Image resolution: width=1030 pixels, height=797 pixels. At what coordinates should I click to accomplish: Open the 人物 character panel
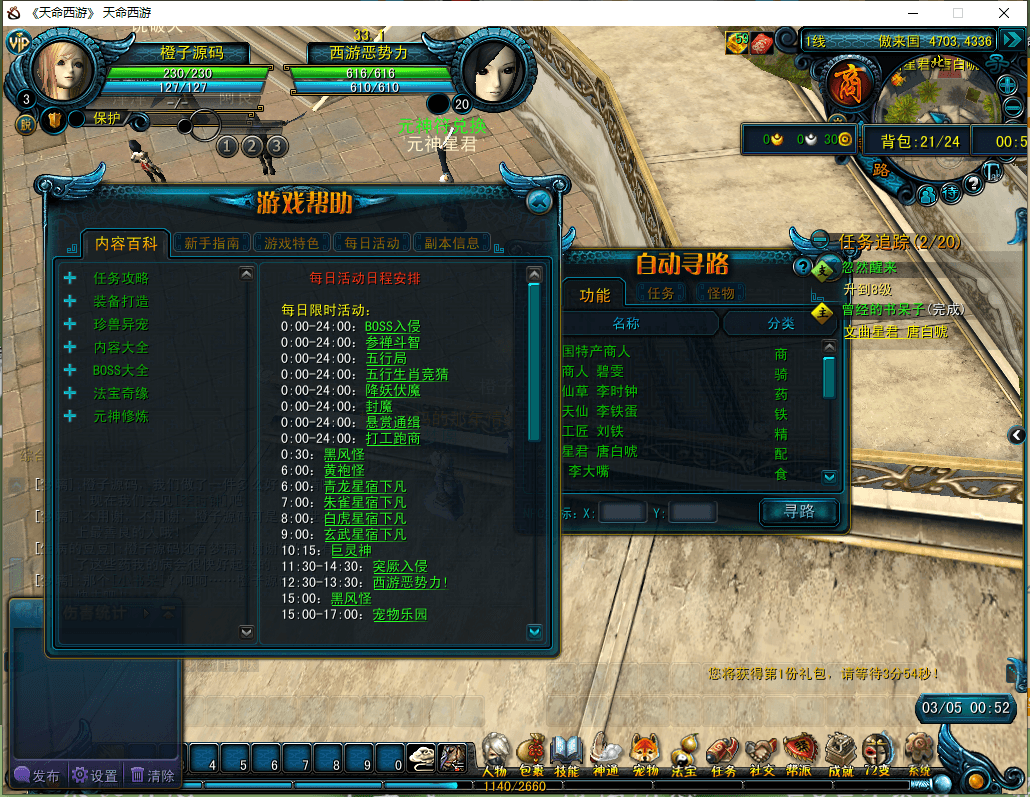(x=494, y=752)
